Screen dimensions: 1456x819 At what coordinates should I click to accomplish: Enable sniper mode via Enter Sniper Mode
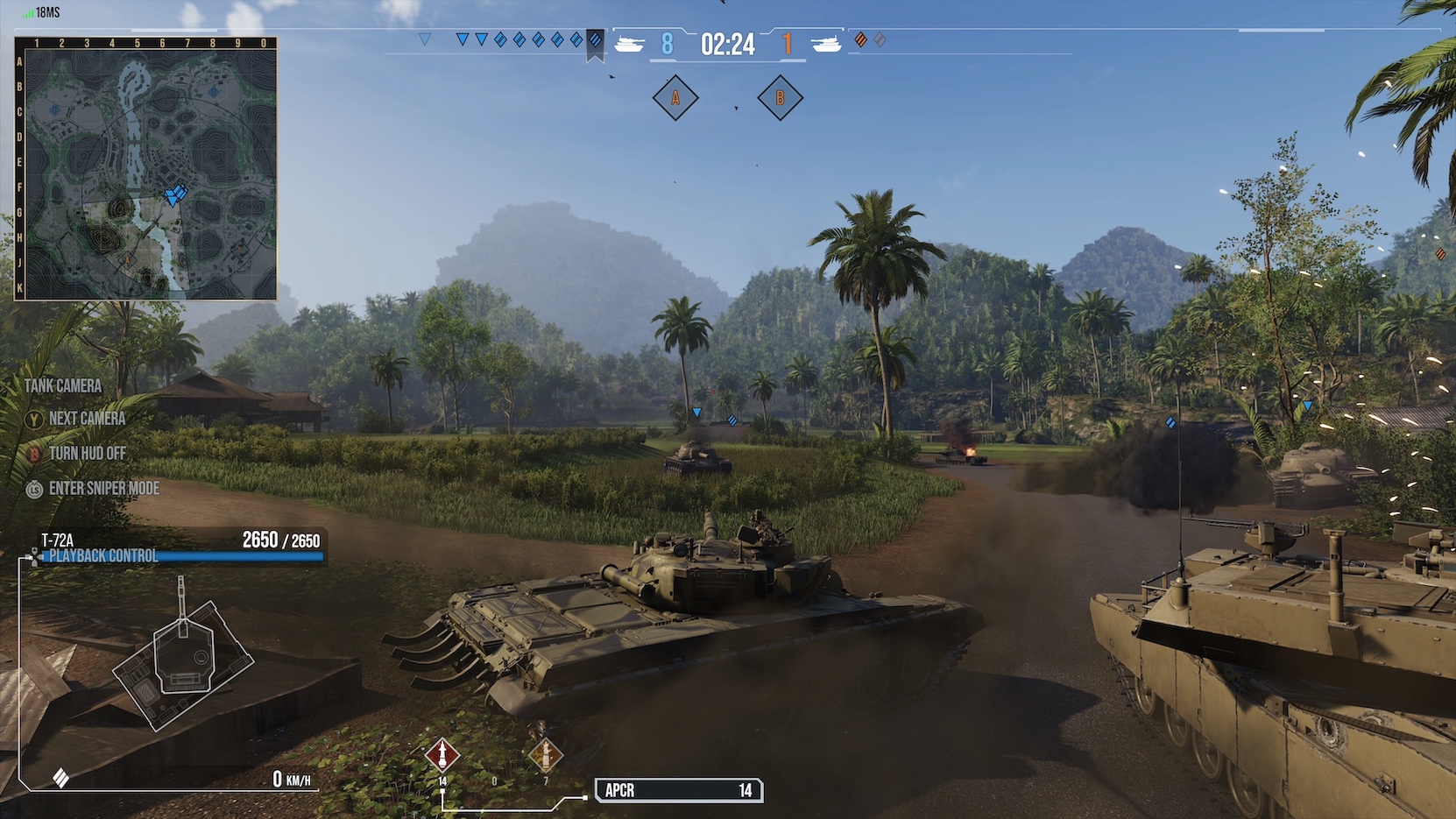(105, 488)
